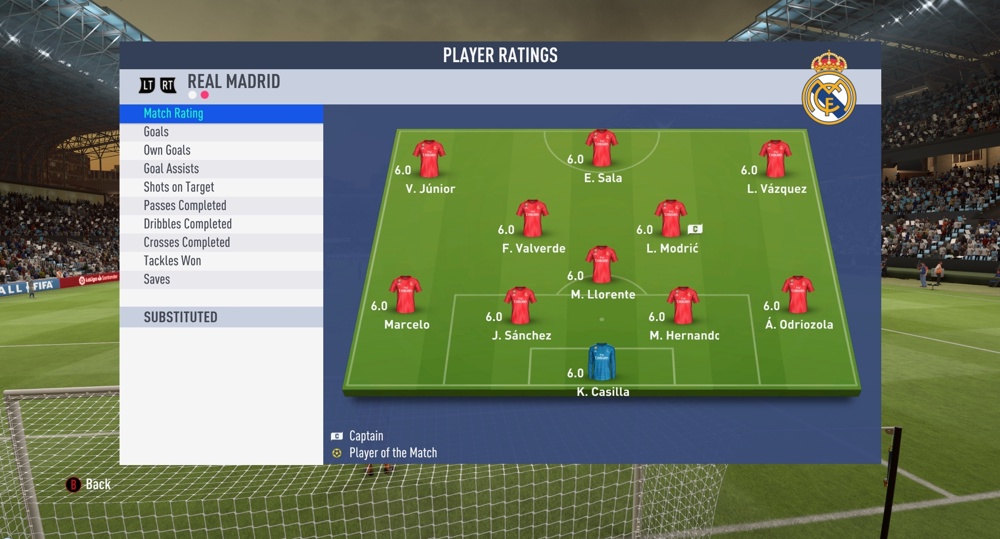Select M. Llorente in midfield
The image size is (1000, 539).
coord(601,265)
